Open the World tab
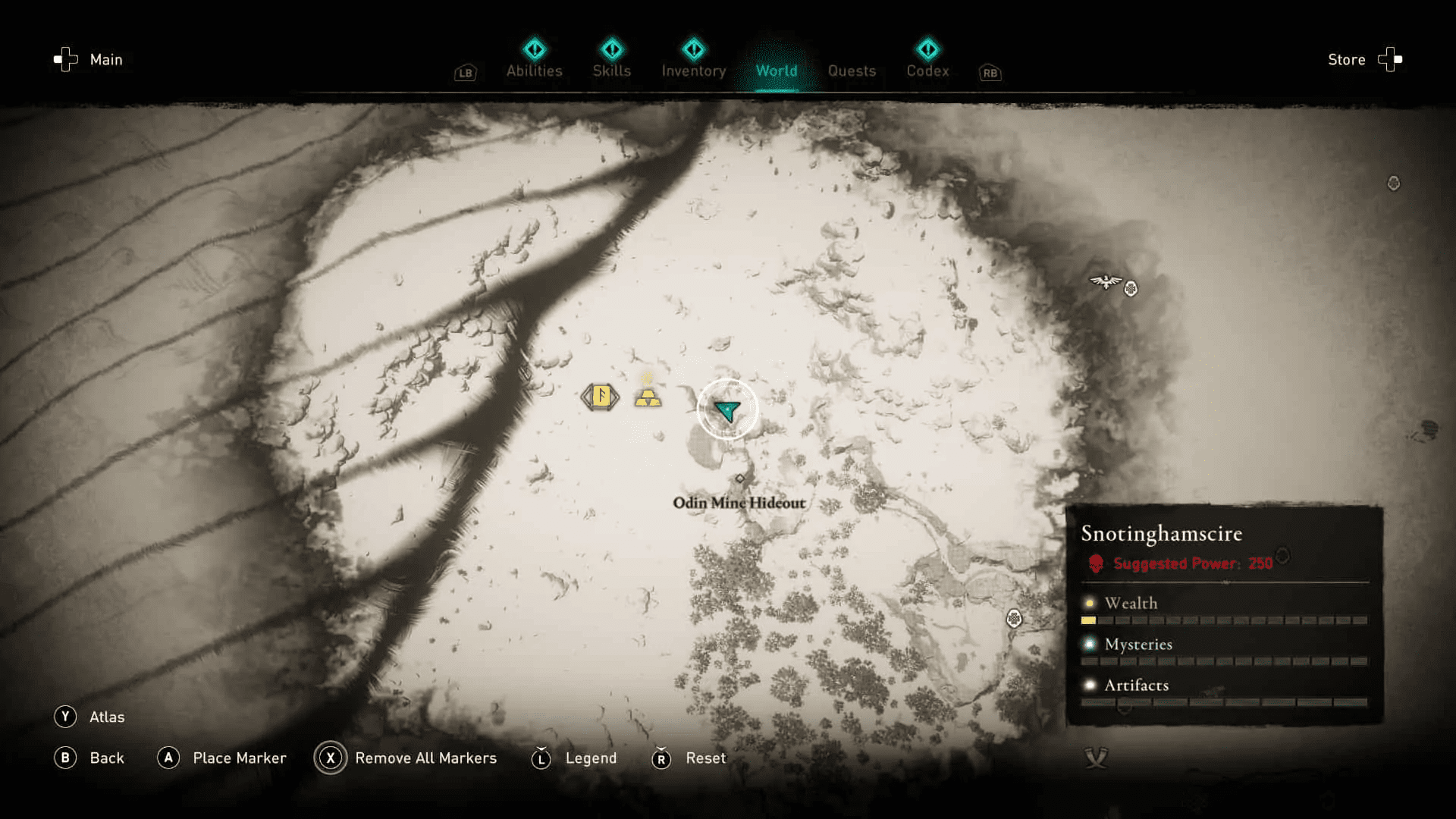This screenshot has width=1456, height=819. (776, 71)
